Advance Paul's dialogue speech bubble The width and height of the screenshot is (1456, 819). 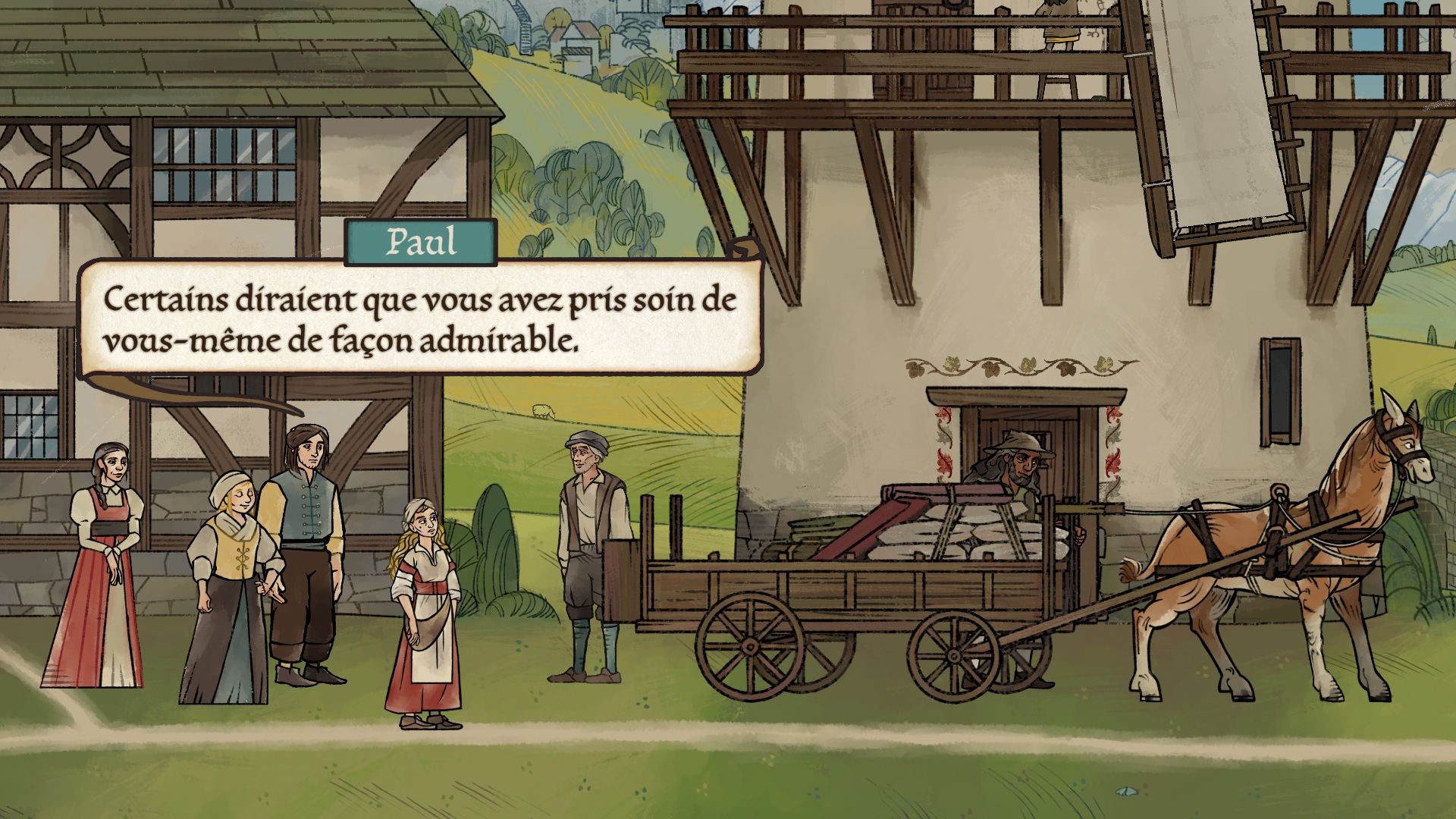[420, 318]
